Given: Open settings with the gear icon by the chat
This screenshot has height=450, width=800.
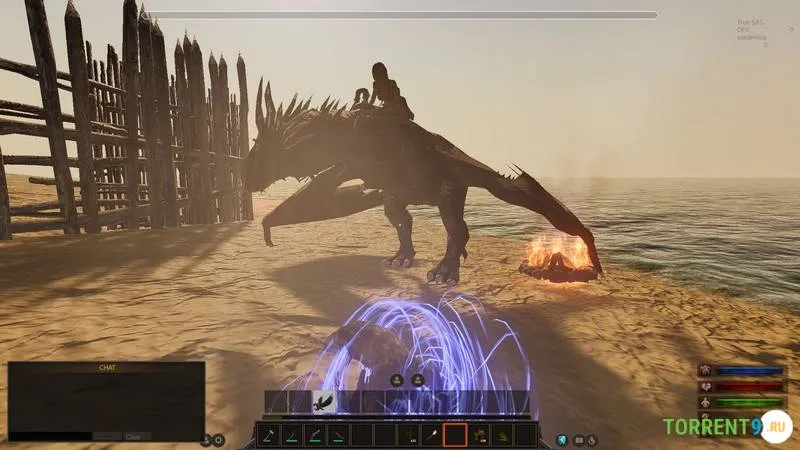Looking at the screenshot, I should 219,439.
